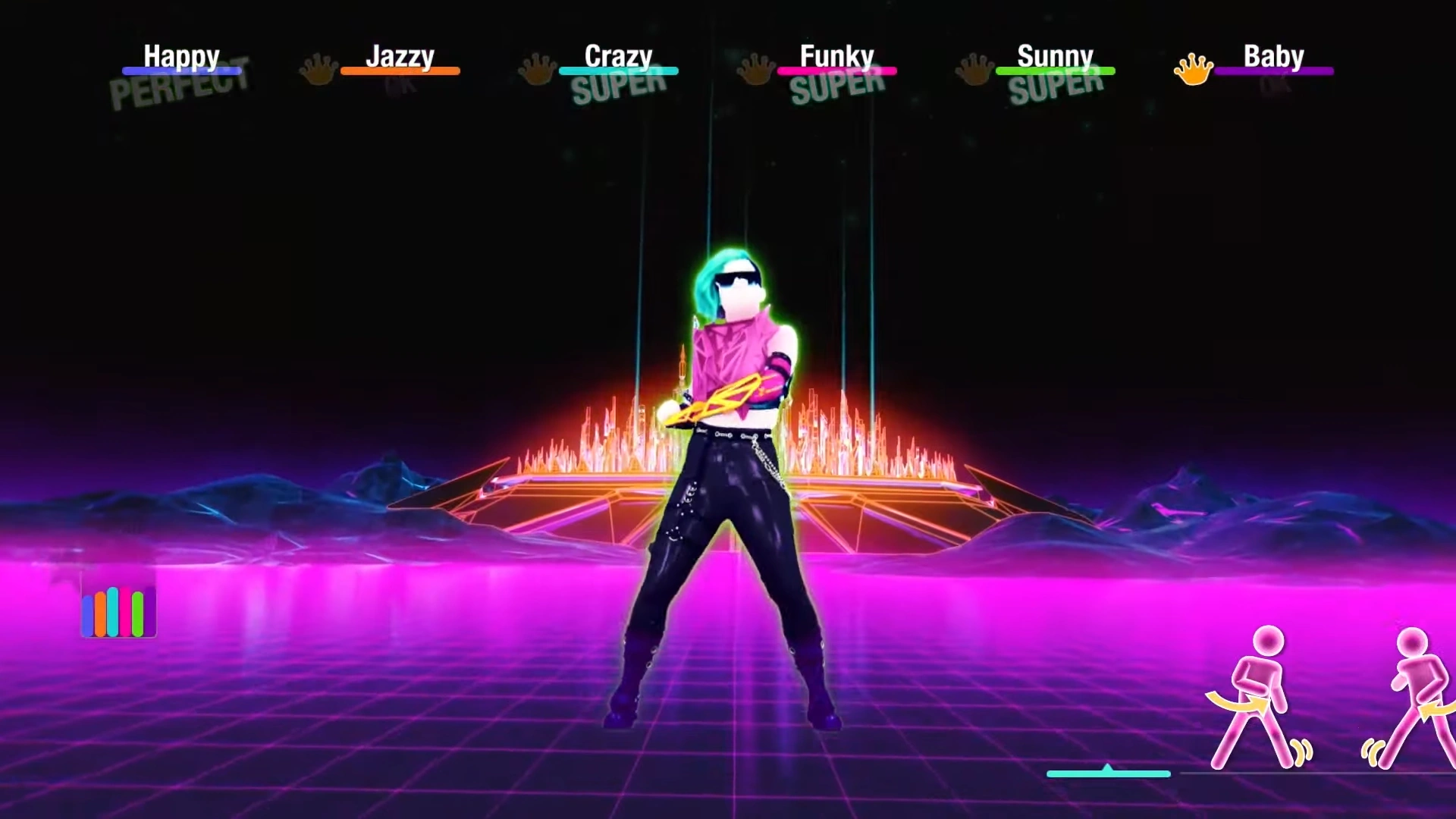The image size is (1456, 819).
Task: Click Sunny's green score bar
Action: pos(1056,71)
